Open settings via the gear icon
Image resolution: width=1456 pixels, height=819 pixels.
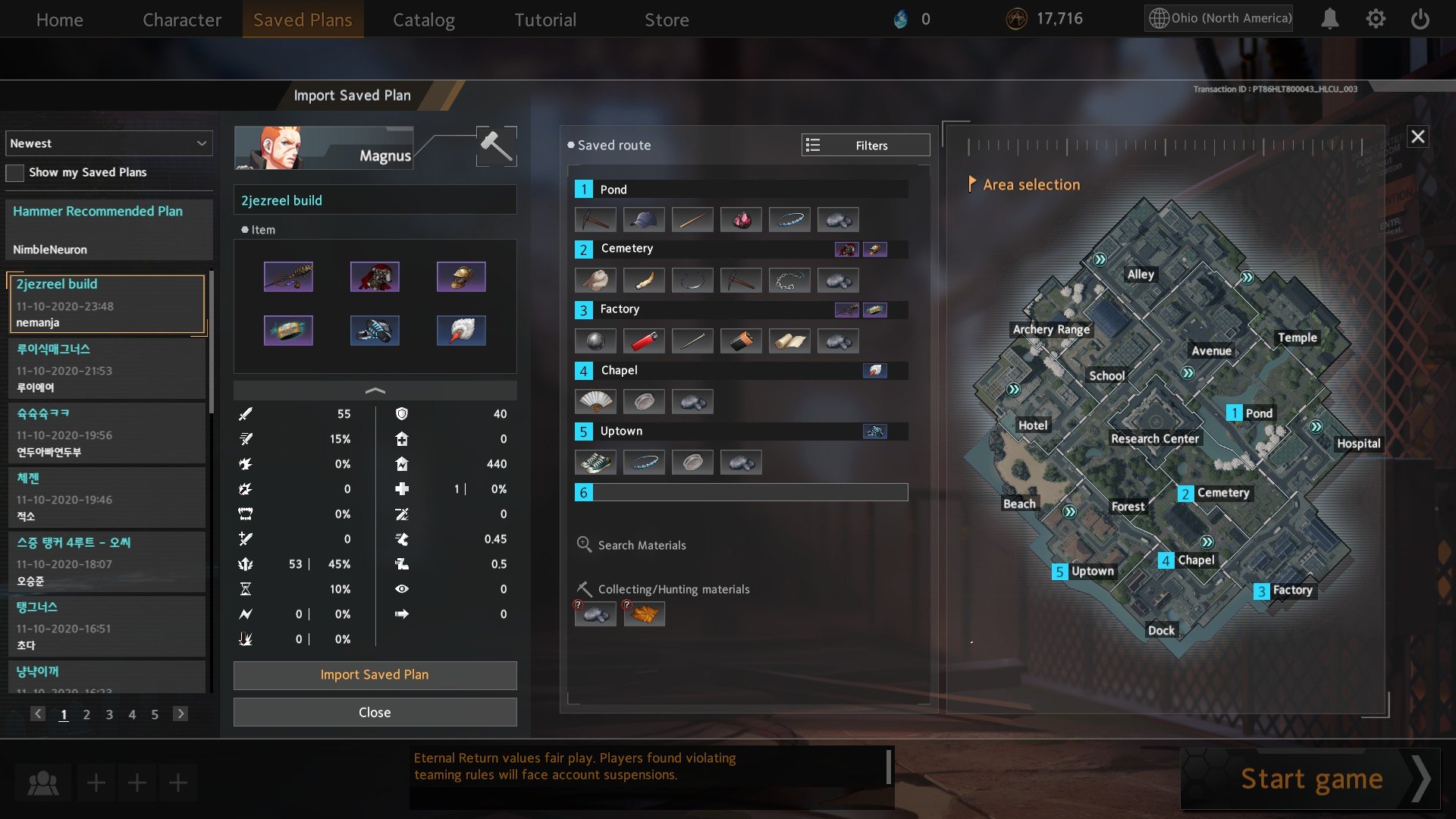(x=1376, y=19)
